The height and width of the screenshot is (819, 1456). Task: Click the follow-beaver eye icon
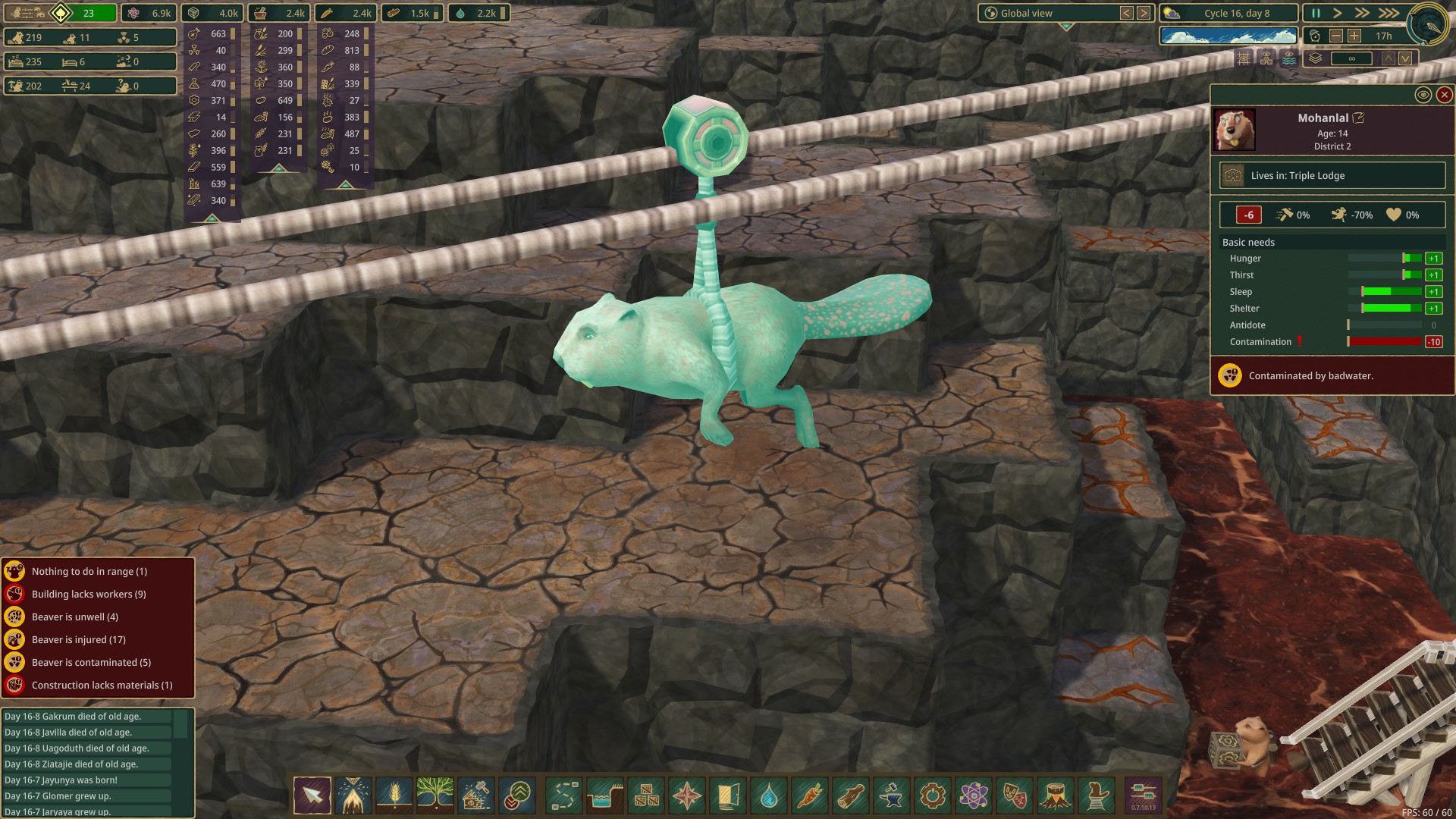pos(1423,95)
